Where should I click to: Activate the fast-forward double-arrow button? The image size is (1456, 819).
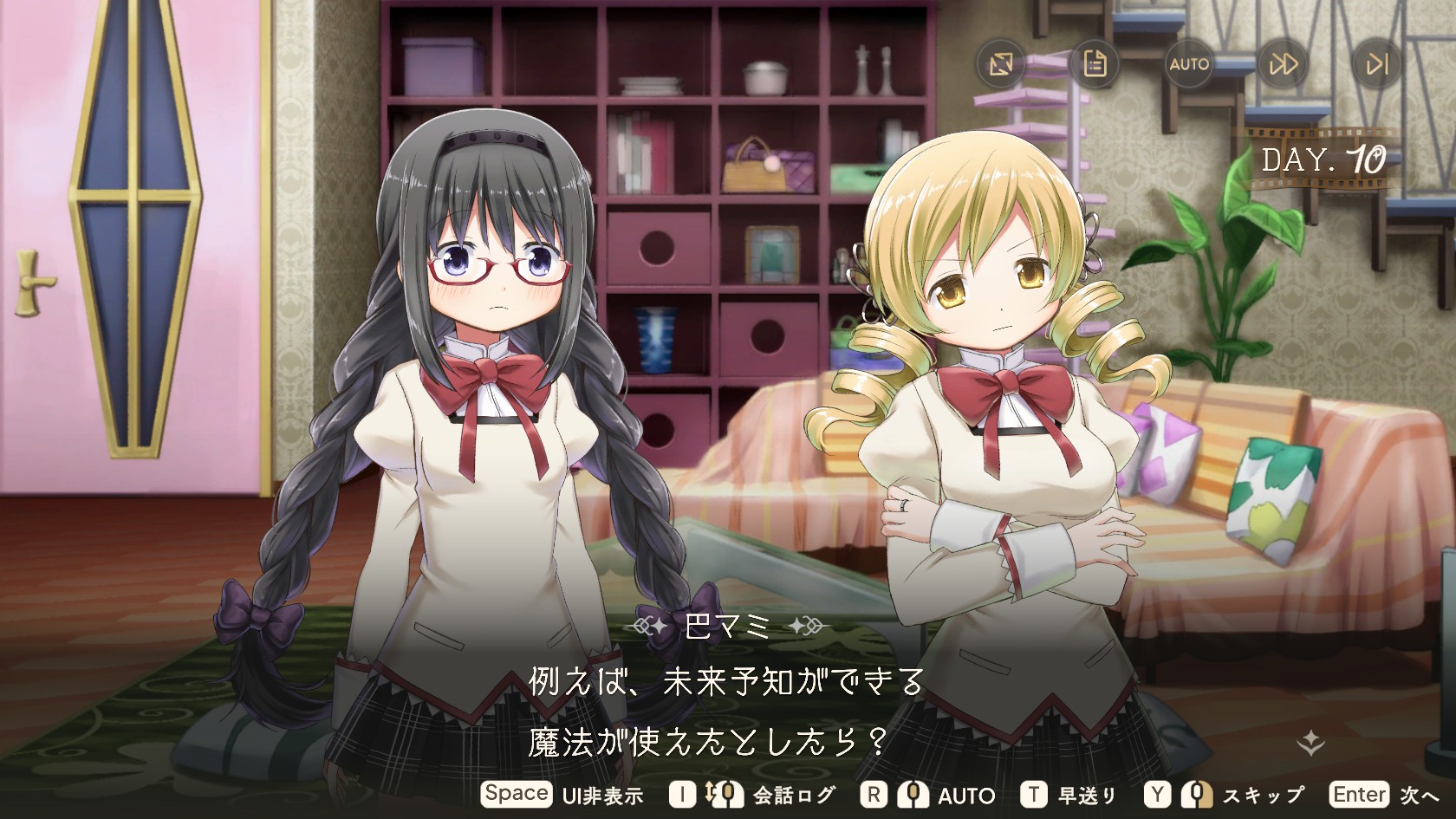click(x=1283, y=64)
